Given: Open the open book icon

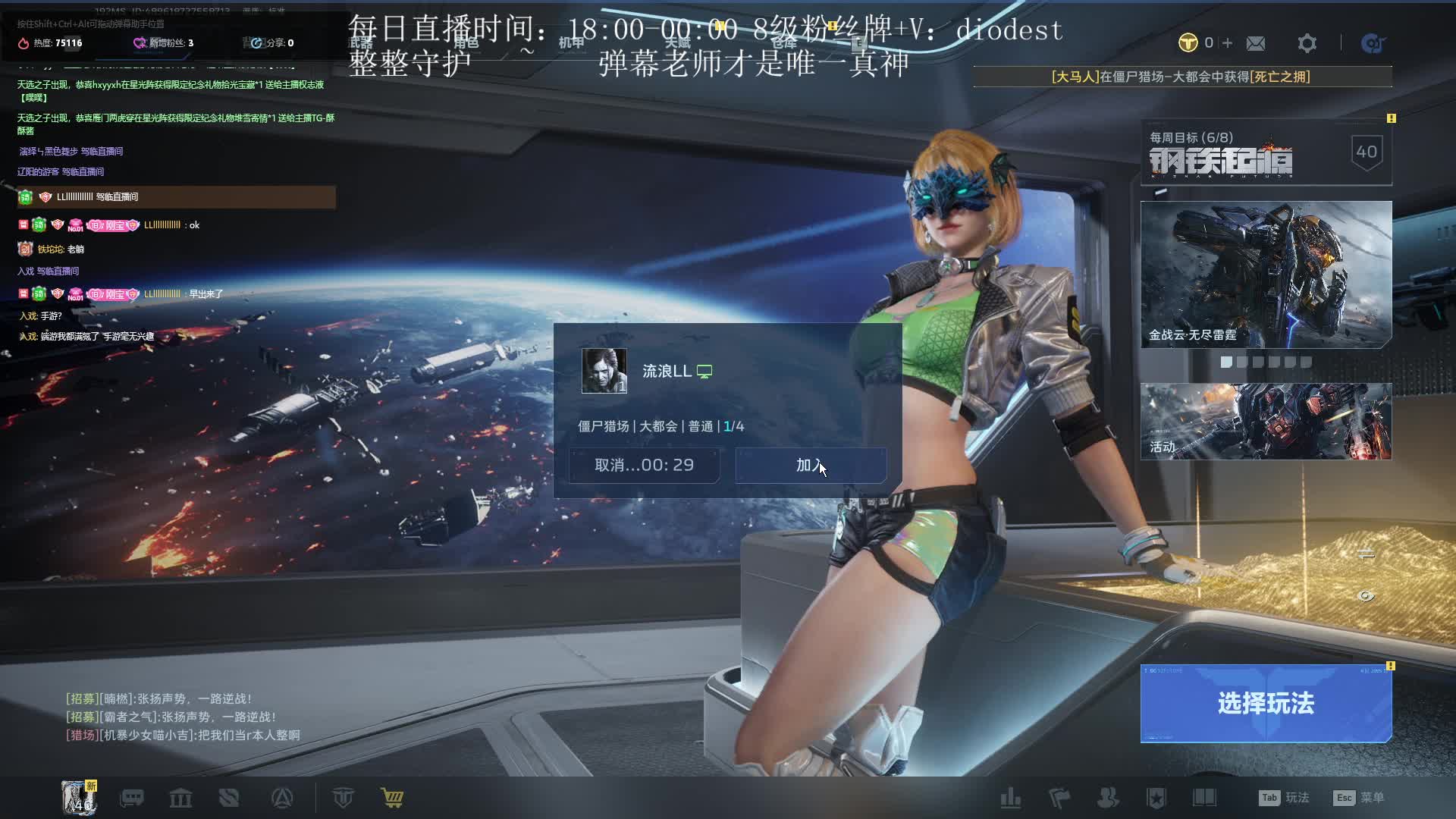Looking at the screenshot, I should pyautogui.click(x=1204, y=798).
